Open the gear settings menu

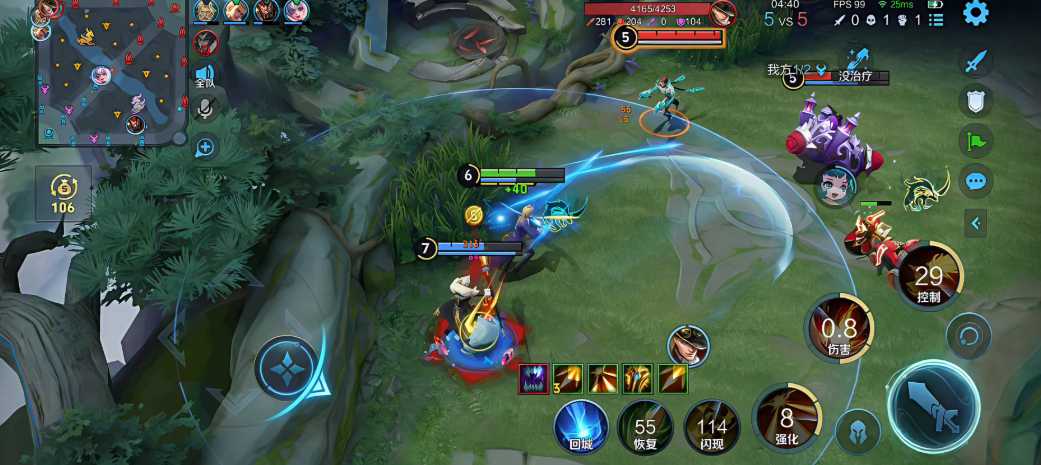coord(975,13)
